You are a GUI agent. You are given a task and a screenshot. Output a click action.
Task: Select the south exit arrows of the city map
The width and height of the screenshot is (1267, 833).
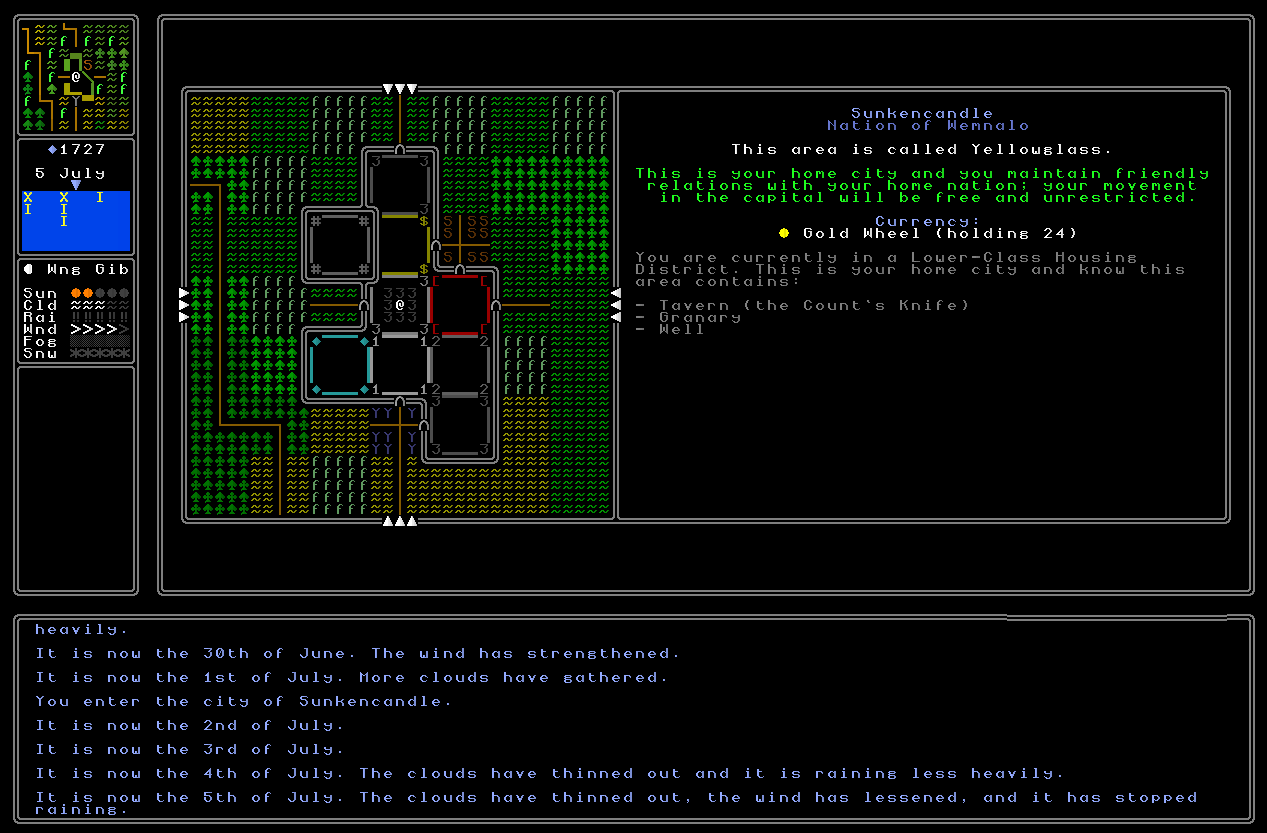pos(399,520)
